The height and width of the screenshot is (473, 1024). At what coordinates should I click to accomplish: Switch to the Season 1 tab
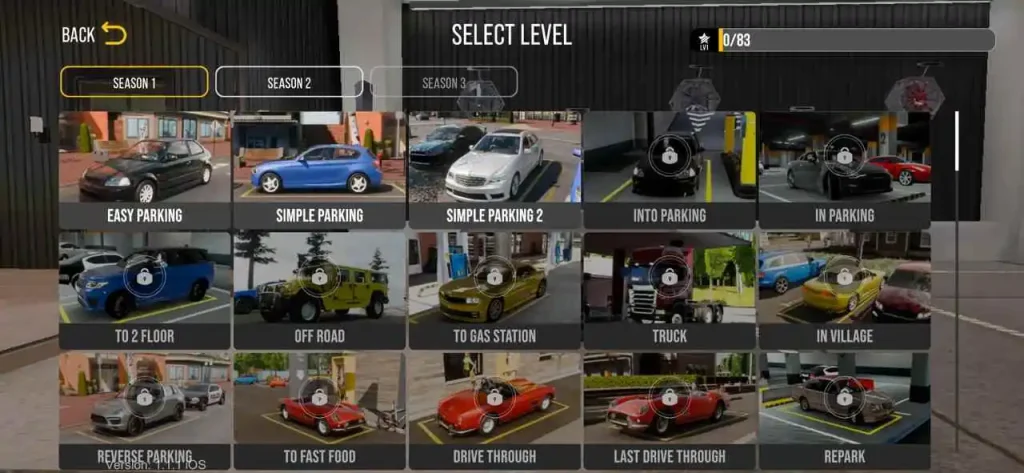[134, 82]
